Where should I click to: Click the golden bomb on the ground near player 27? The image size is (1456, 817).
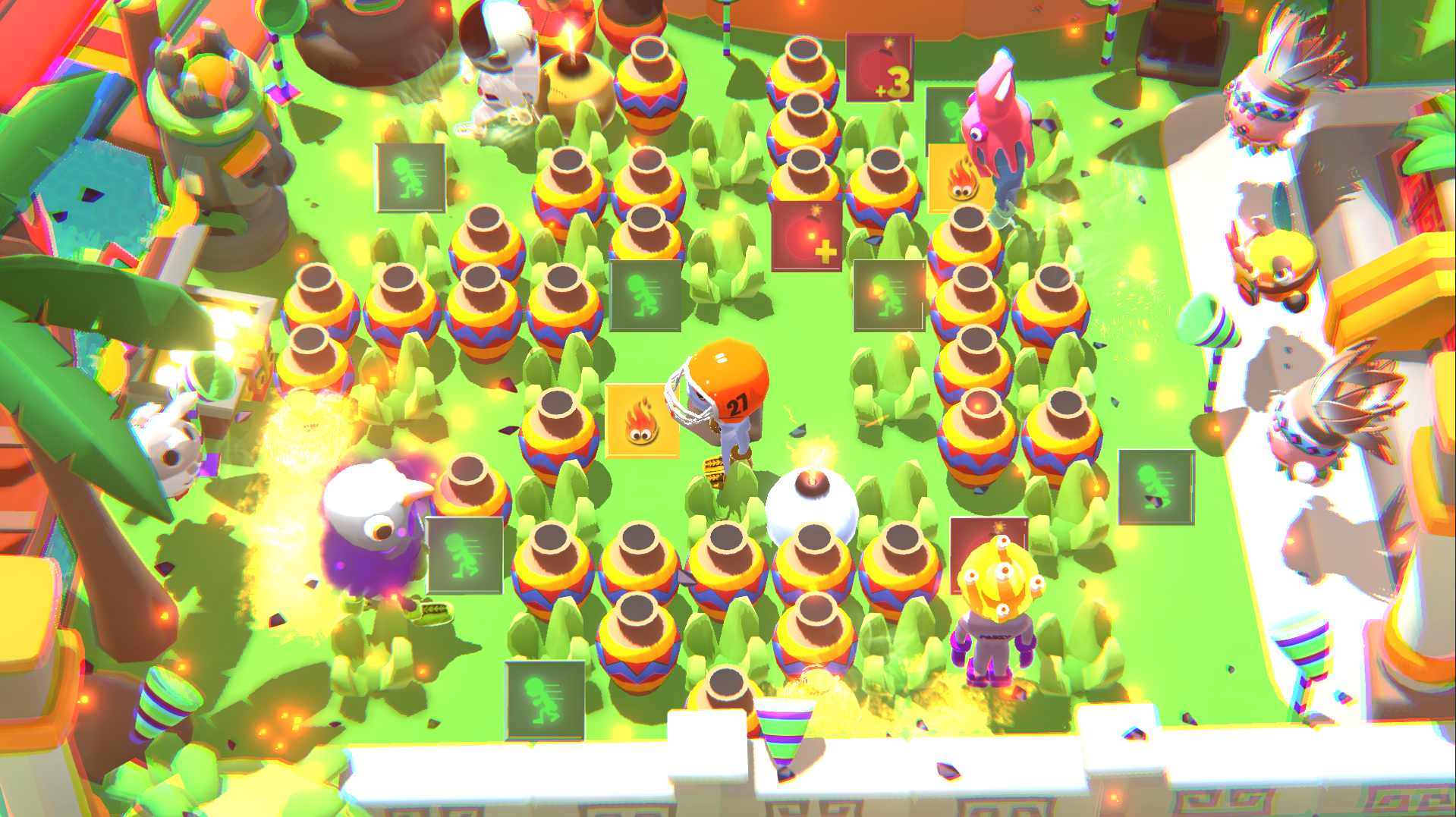click(713, 470)
